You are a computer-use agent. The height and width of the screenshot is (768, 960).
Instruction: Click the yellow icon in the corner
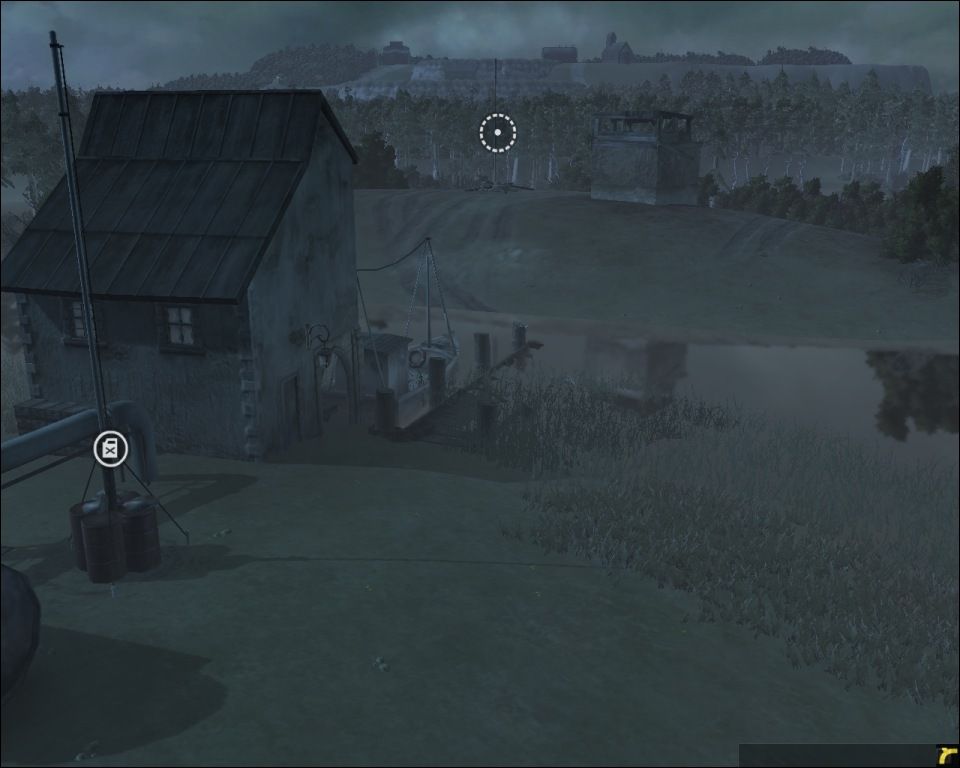click(x=946, y=756)
